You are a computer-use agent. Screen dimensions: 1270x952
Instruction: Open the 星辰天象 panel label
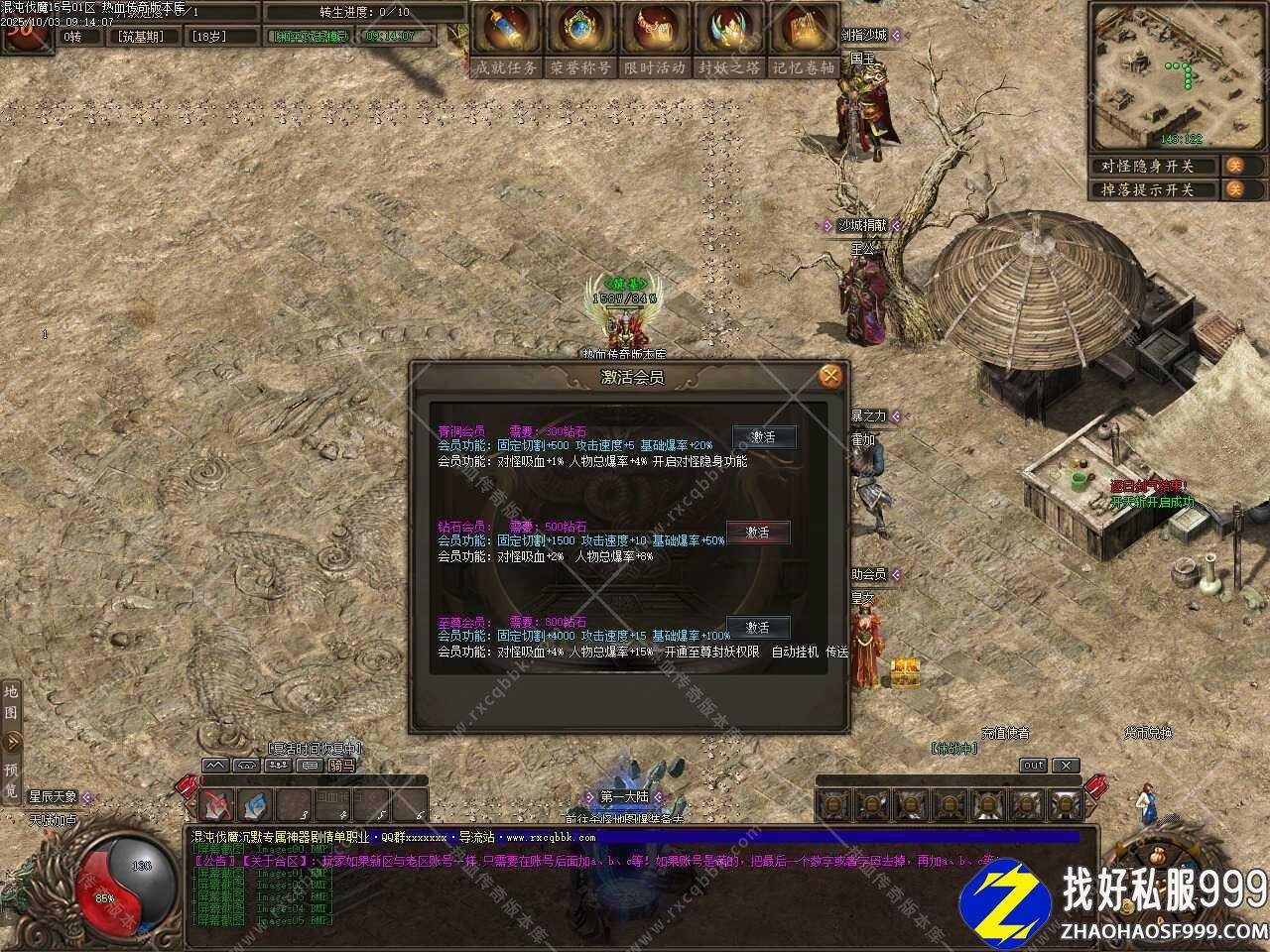coord(53,796)
